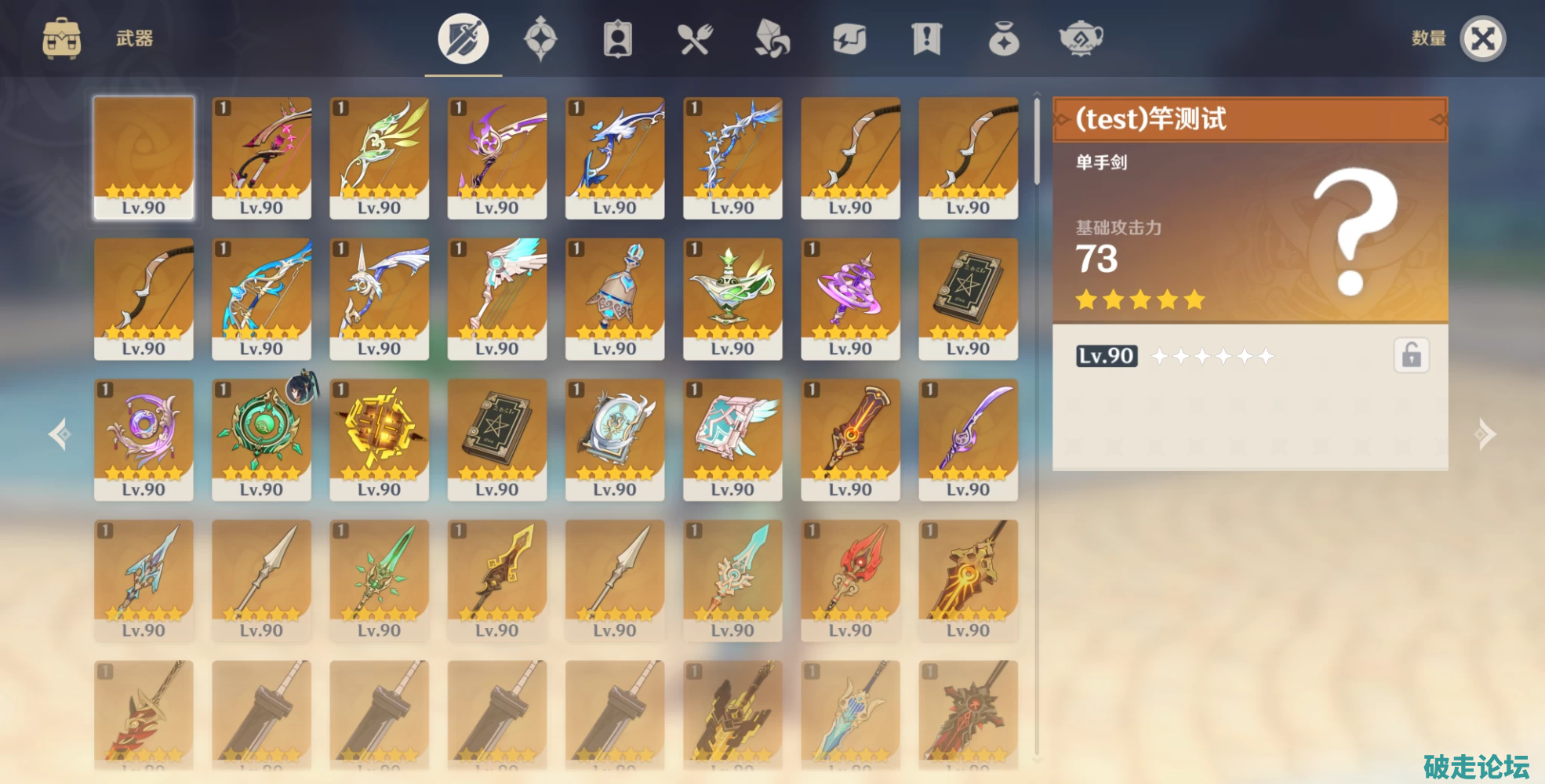Toggle the weapon lock icon
The width and height of the screenshot is (1545, 784).
(1411, 355)
